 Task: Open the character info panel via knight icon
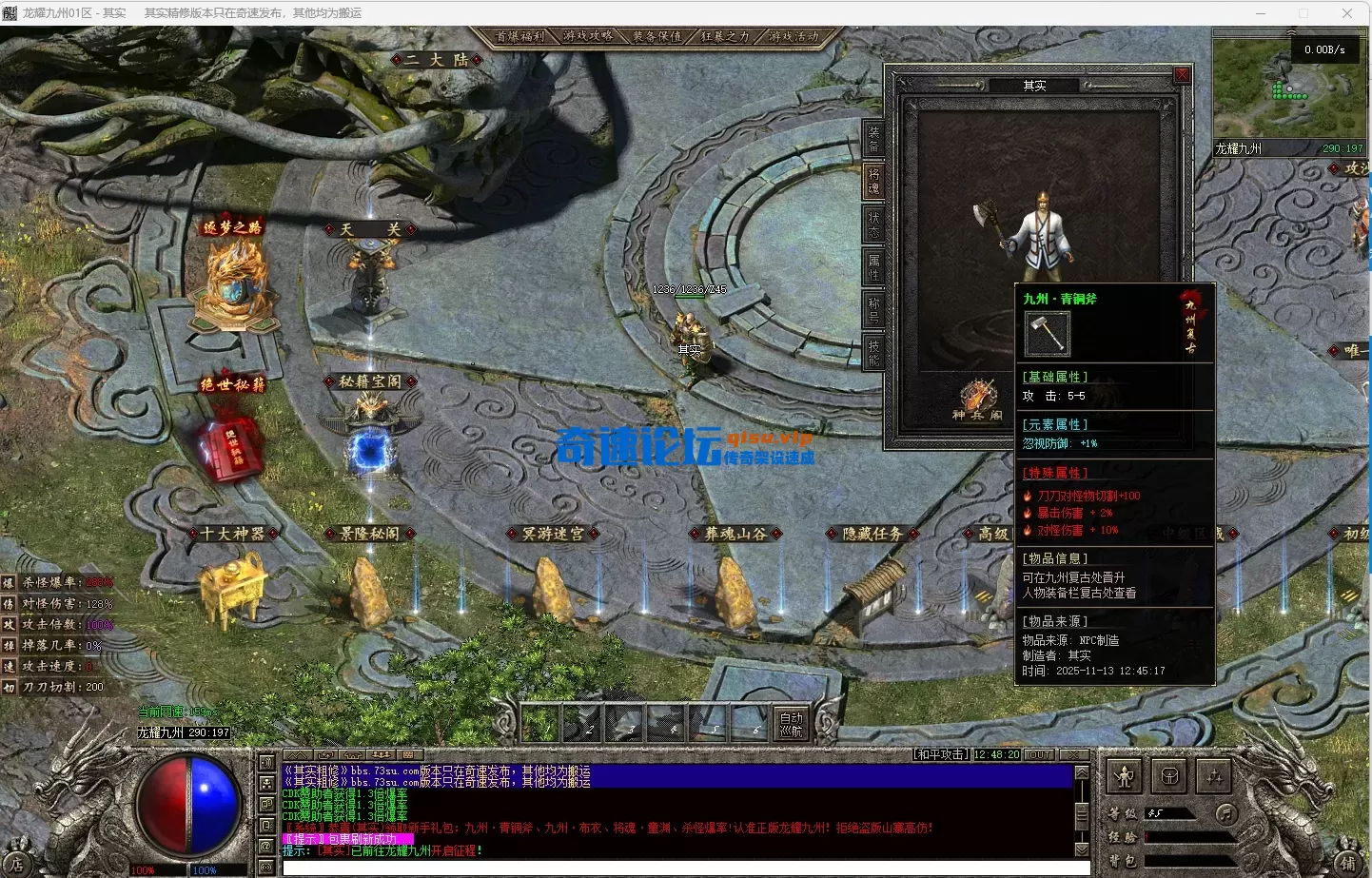click(1124, 774)
